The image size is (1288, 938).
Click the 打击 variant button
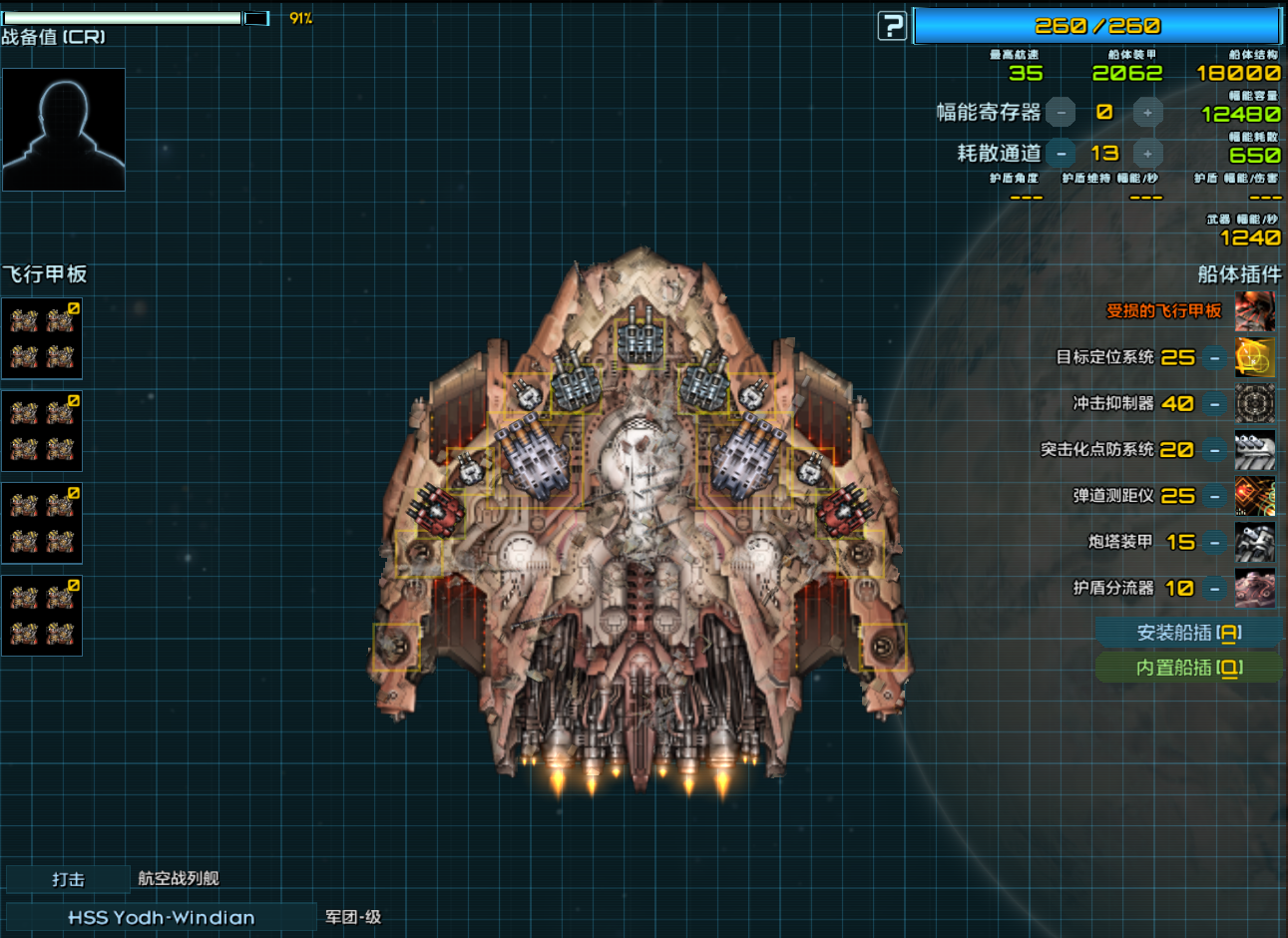[x=68, y=879]
